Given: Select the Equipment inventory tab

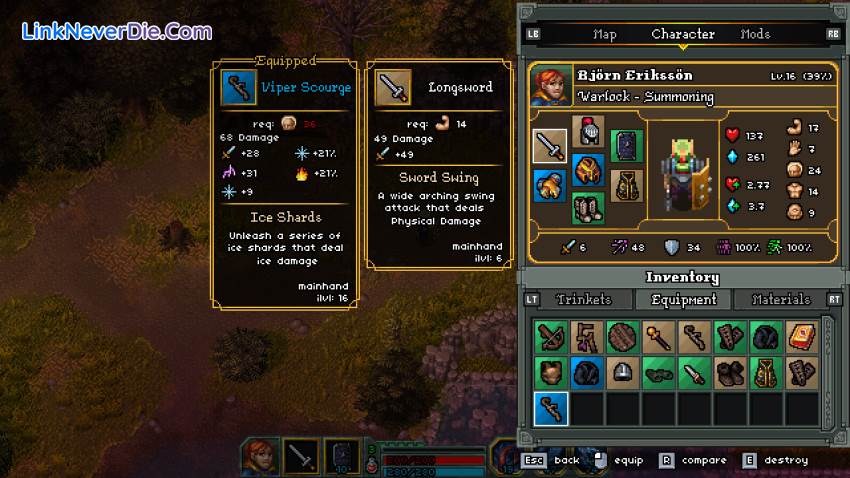Looking at the screenshot, I should point(684,299).
